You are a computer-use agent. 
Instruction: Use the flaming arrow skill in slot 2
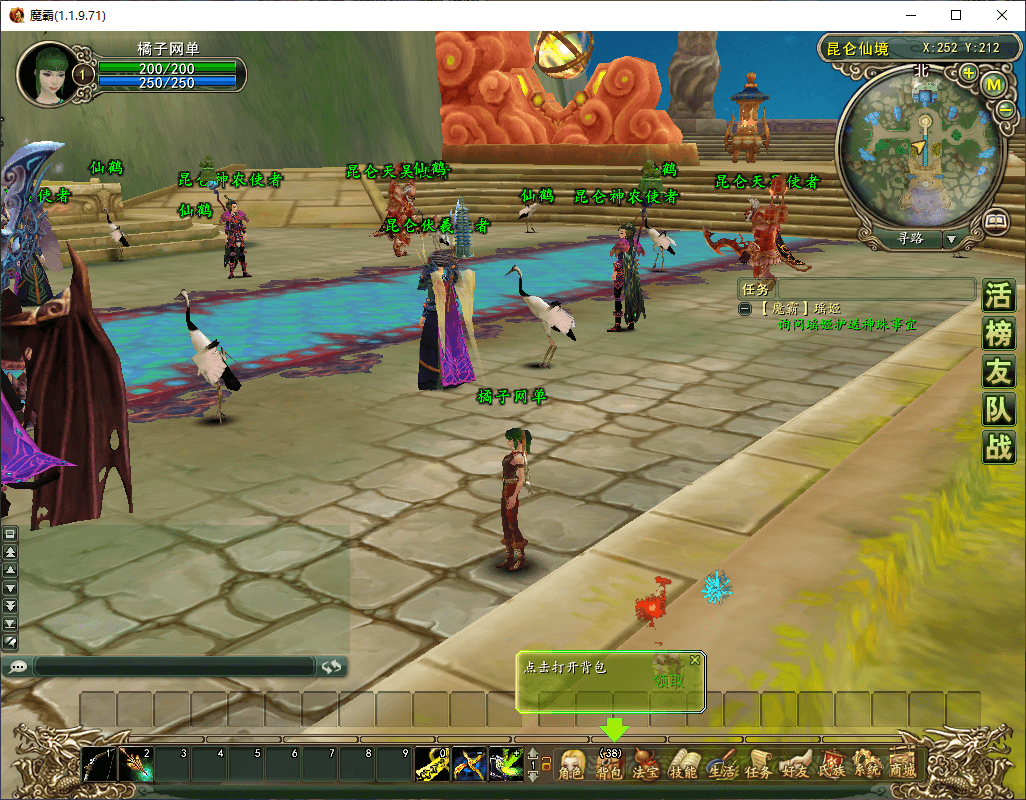(135, 765)
